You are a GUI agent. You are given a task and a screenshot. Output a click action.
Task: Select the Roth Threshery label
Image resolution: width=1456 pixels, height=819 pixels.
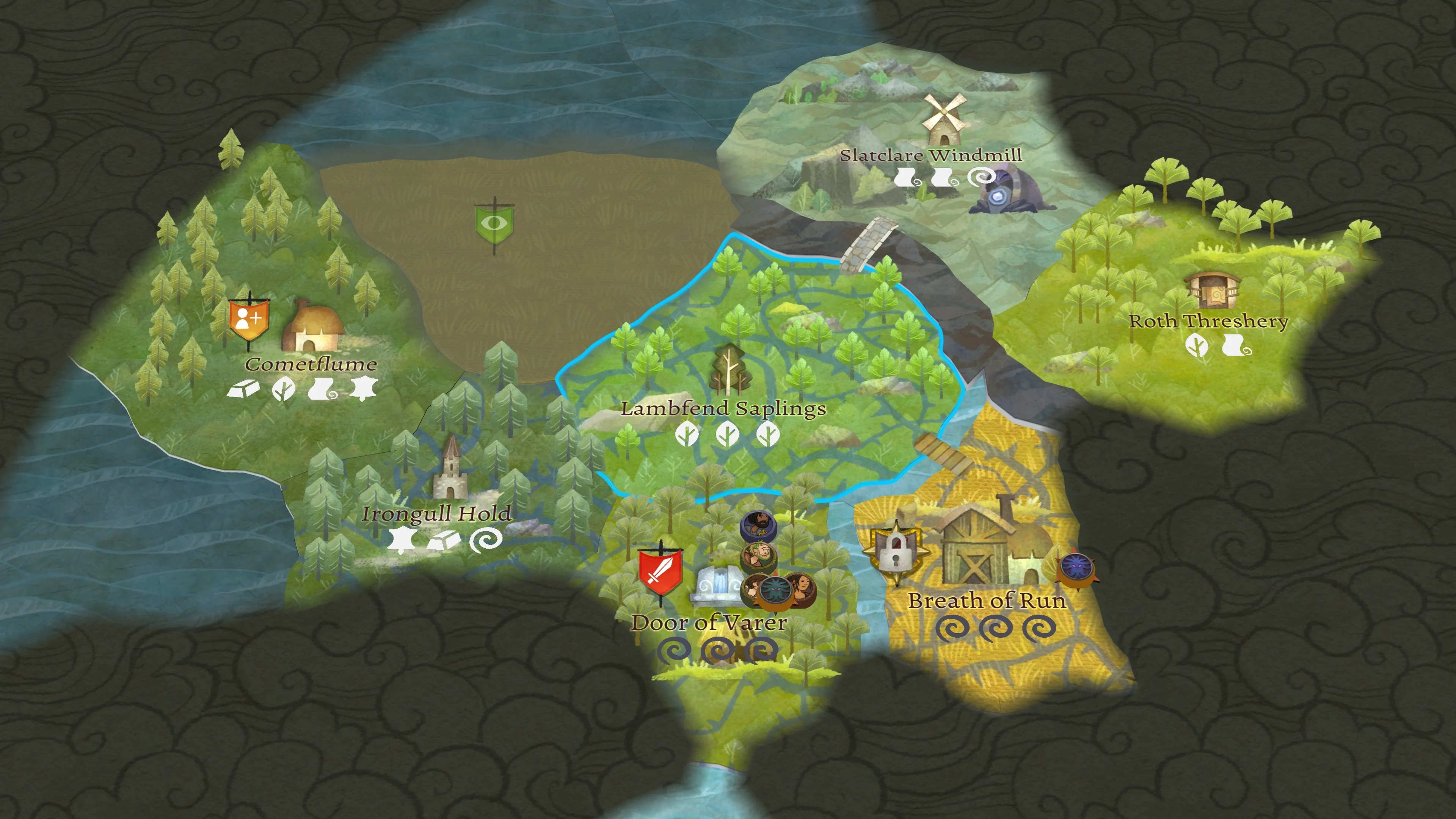[1208, 321]
